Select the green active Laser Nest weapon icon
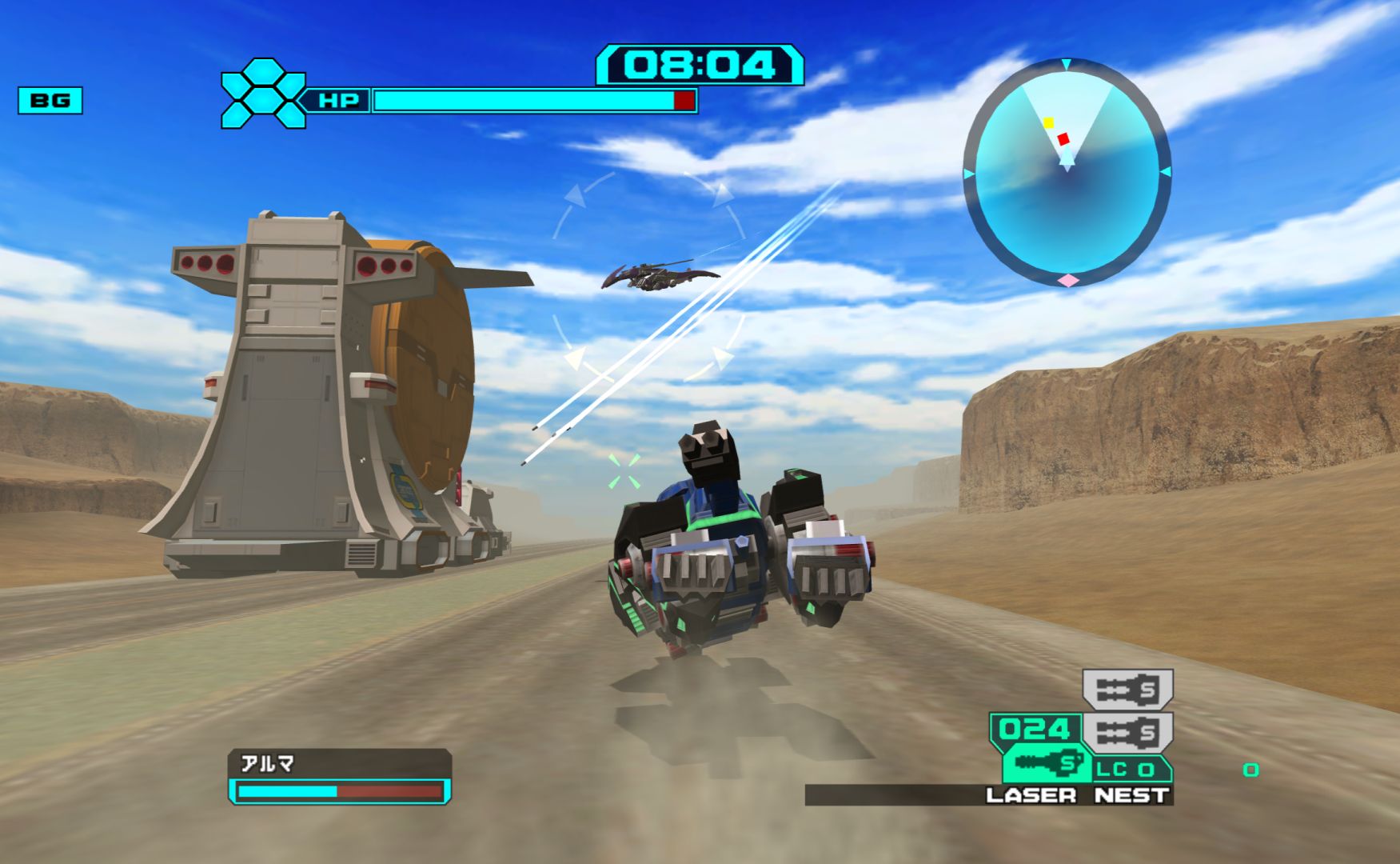The width and height of the screenshot is (1400, 864). coord(1047,763)
